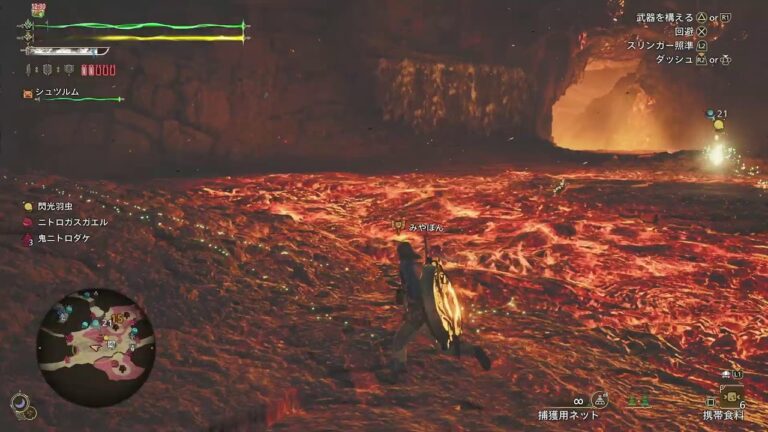Select the player name tag みやぽん
Image resolution: width=768 pixels, height=432 pixels.
point(425,228)
